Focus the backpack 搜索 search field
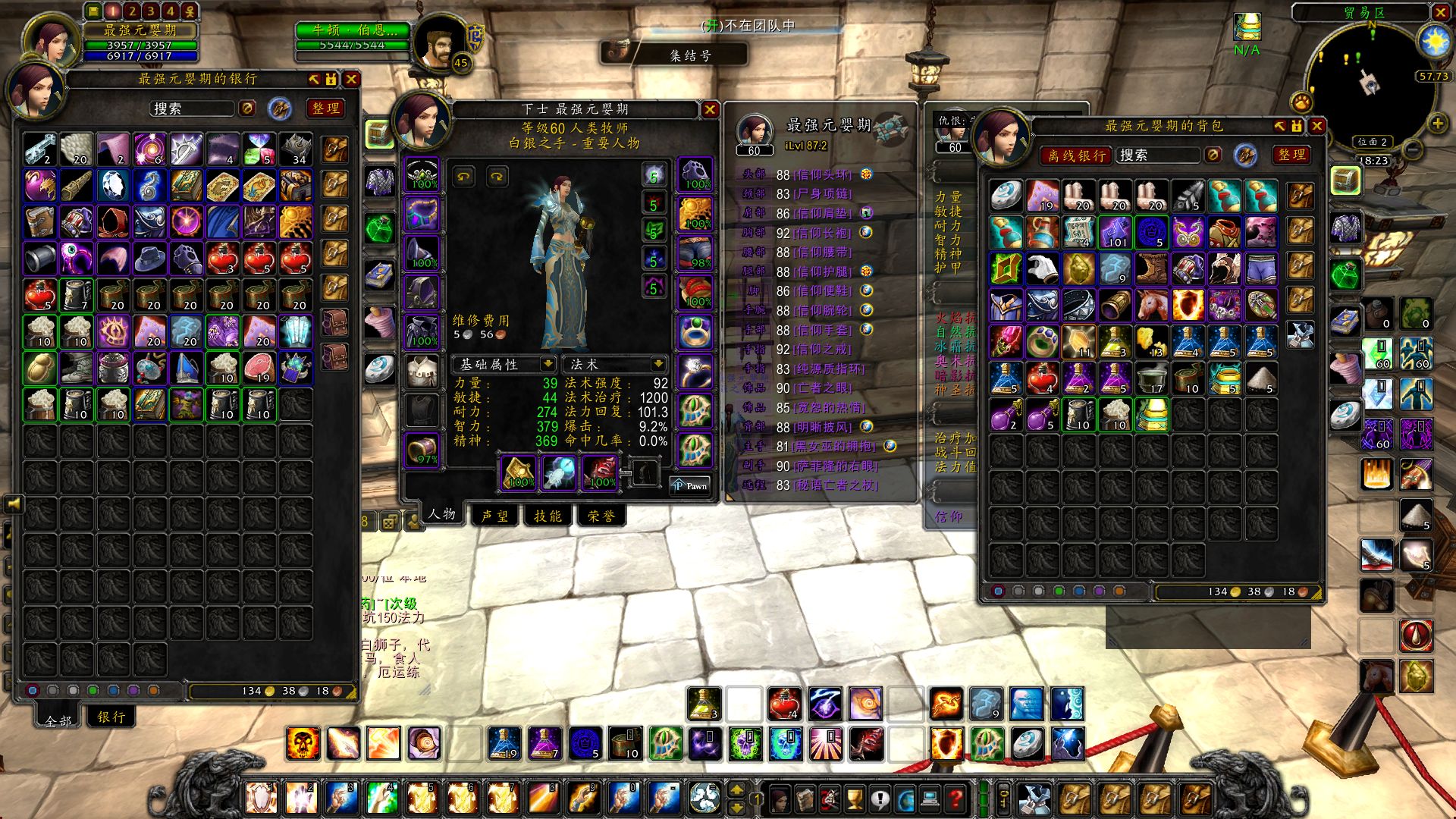Image resolution: width=1456 pixels, height=819 pixels. [1159, 155]
